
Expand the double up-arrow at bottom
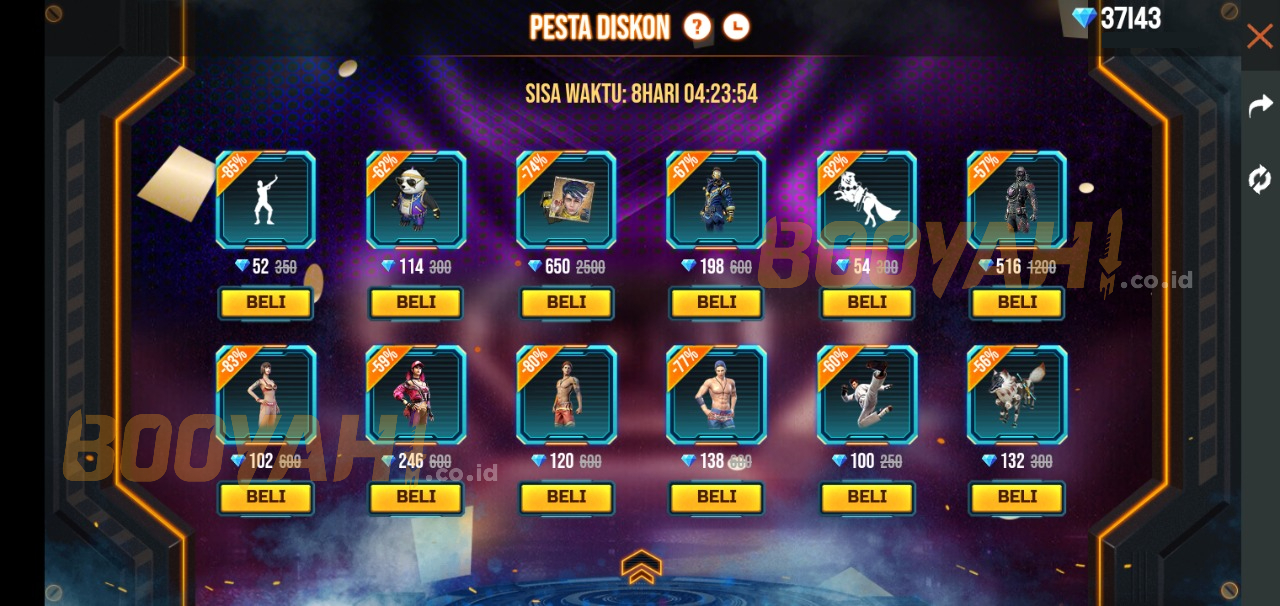pyautogui.click(x=641, y=566)
